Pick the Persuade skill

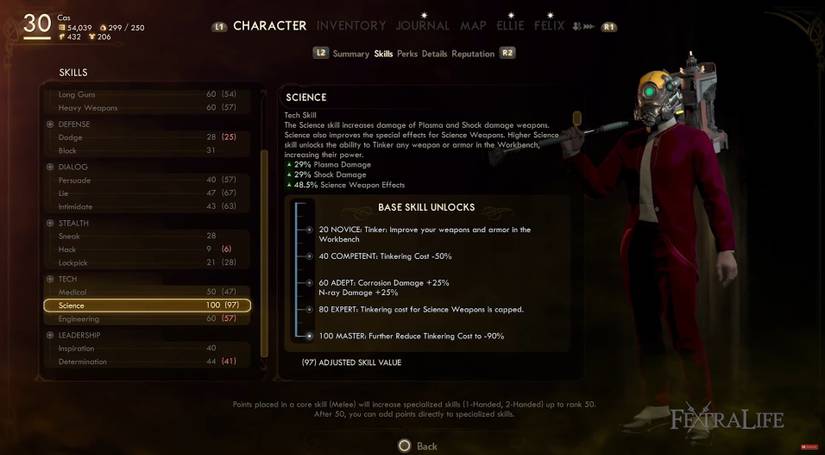(146, 181)
